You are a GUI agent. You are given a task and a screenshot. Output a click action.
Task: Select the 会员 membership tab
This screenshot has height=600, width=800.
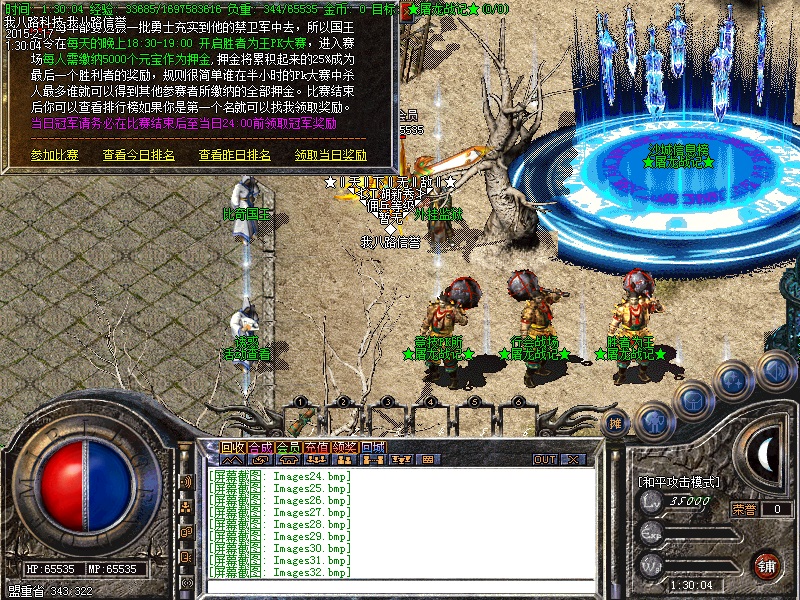coord(289,447)
